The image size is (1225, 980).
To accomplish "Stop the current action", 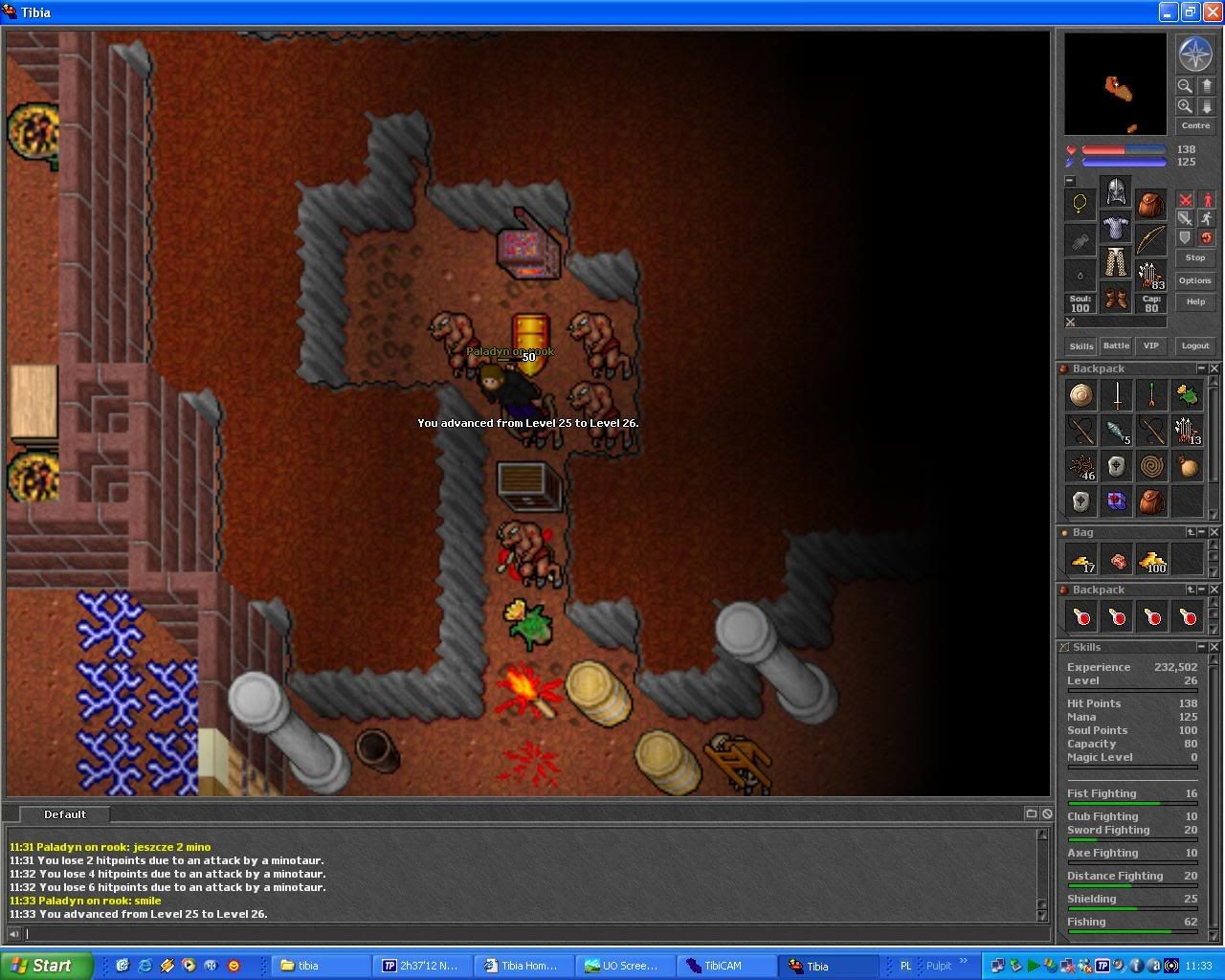I will pyautogui.click(x=1195, y=257).
